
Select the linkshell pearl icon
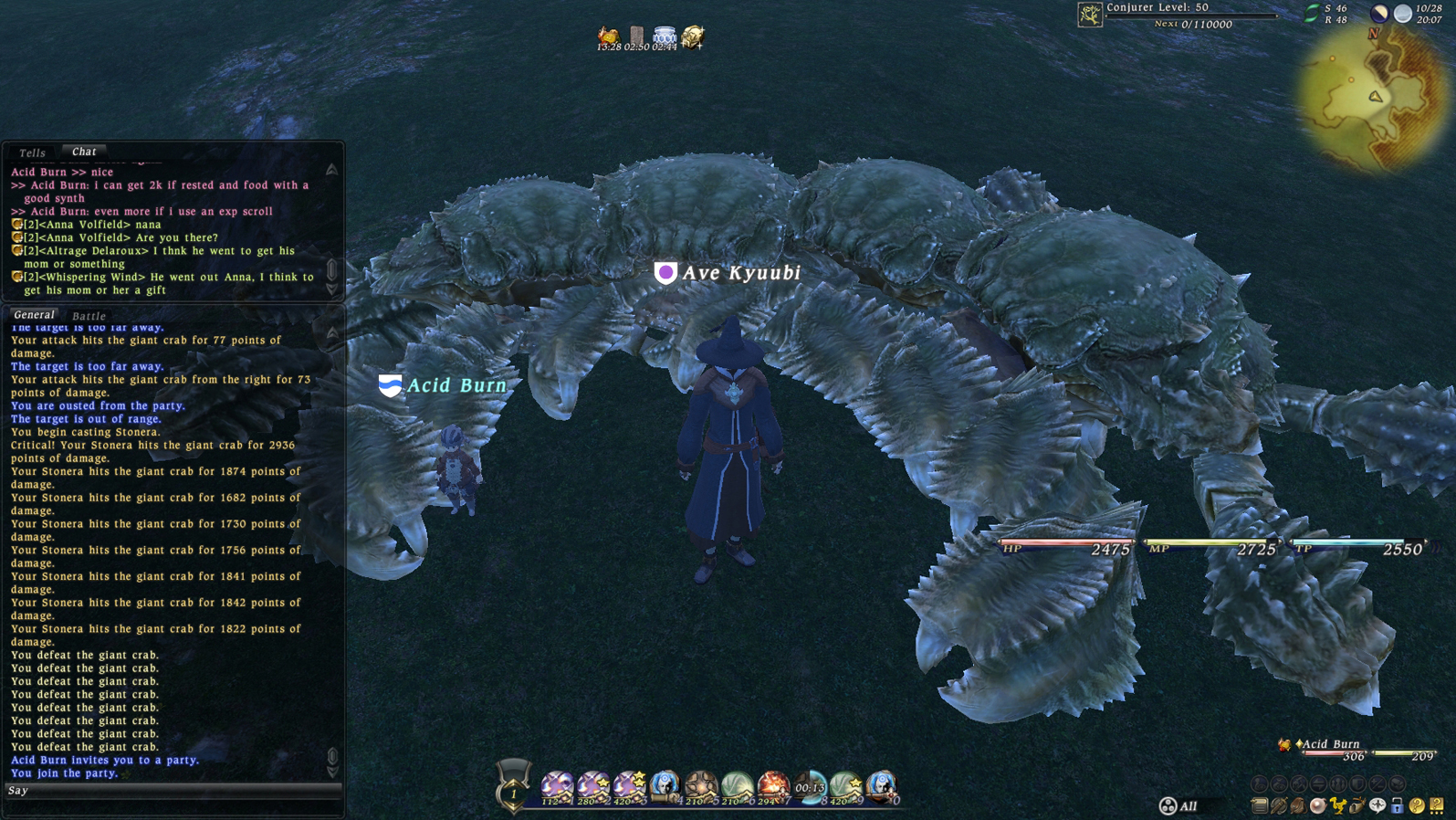tap(1320, 806)
